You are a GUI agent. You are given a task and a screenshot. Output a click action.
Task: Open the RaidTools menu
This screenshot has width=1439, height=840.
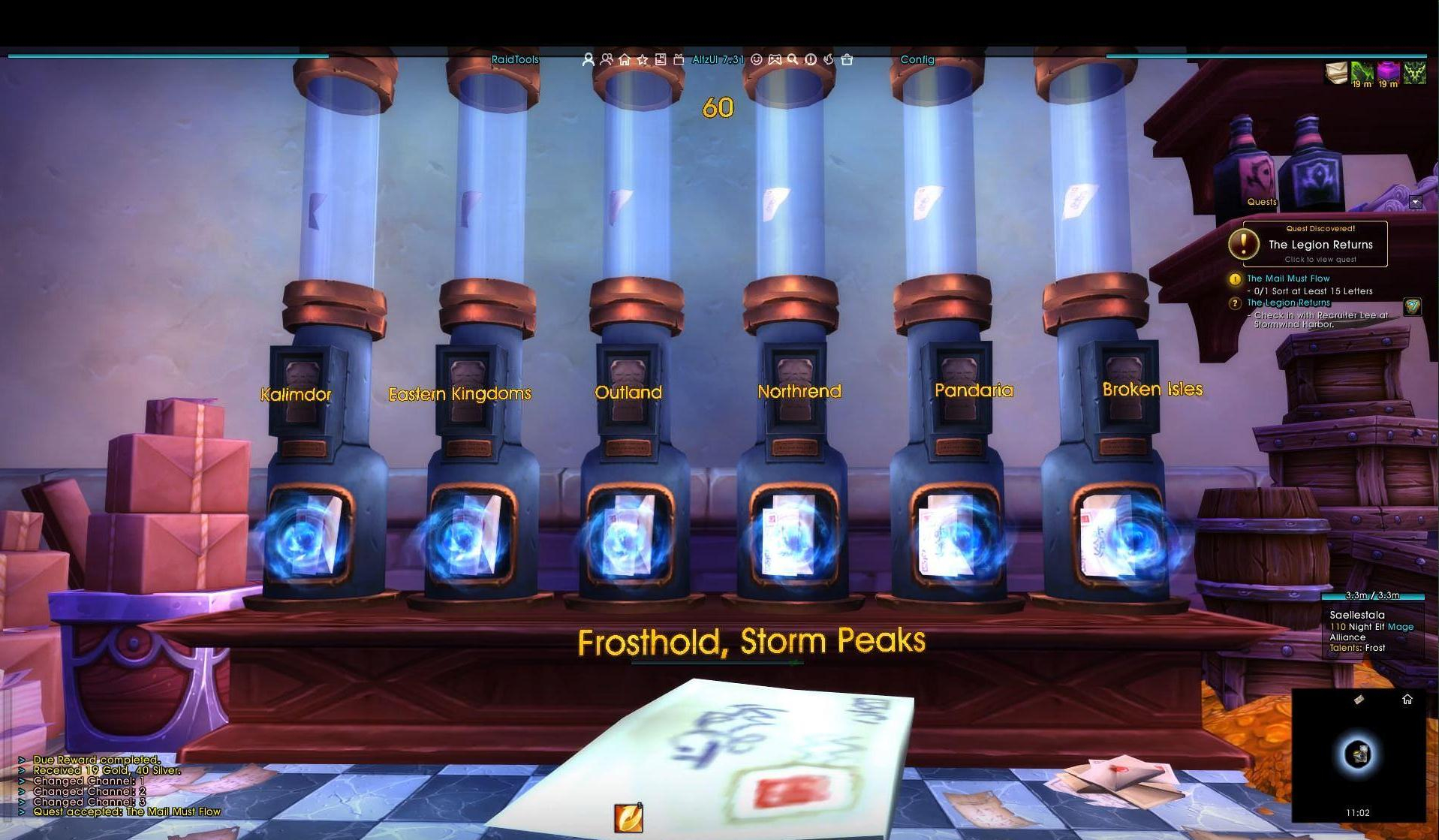(x=515, y=59)
